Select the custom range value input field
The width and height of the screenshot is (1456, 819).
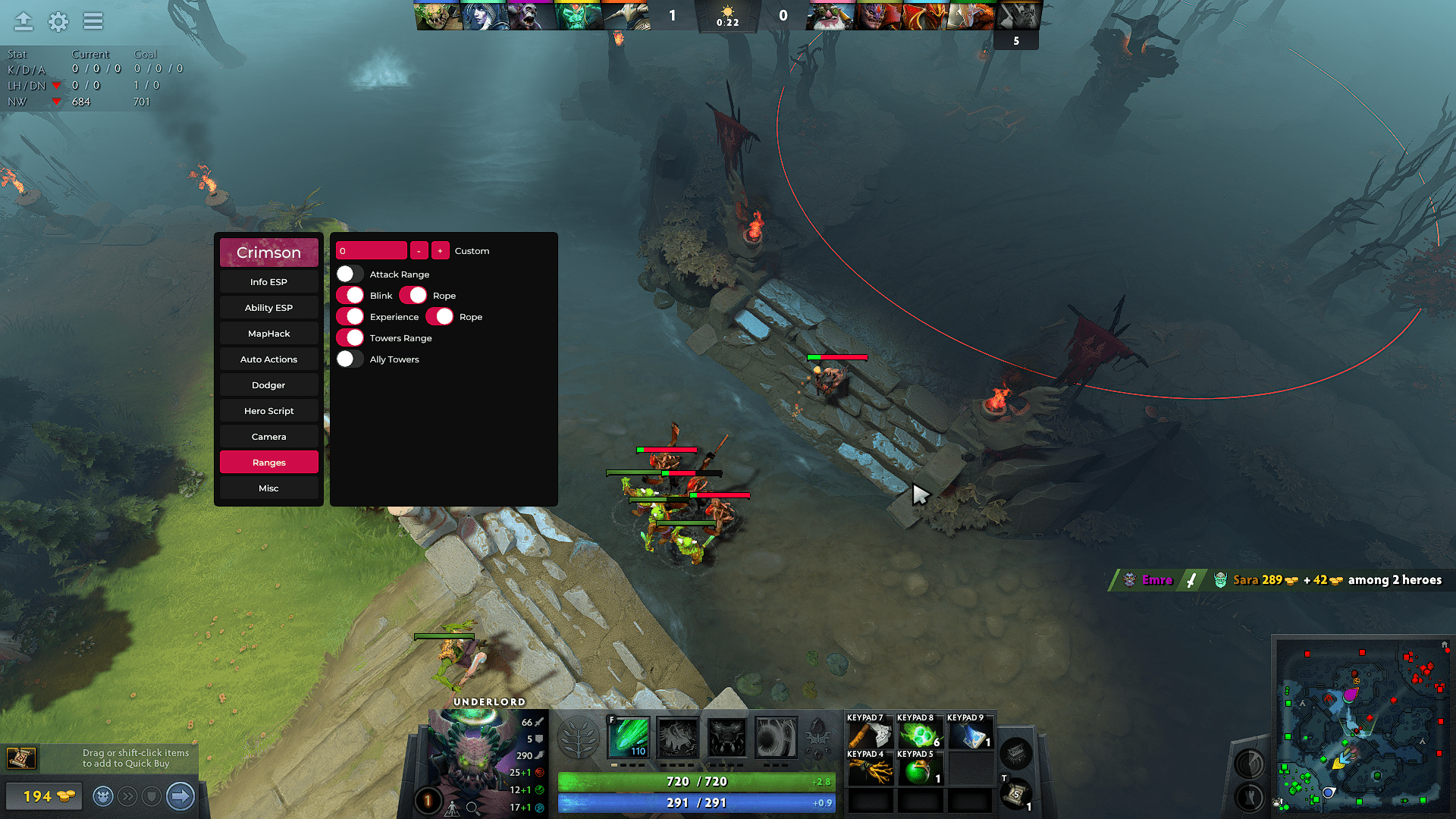371,250
